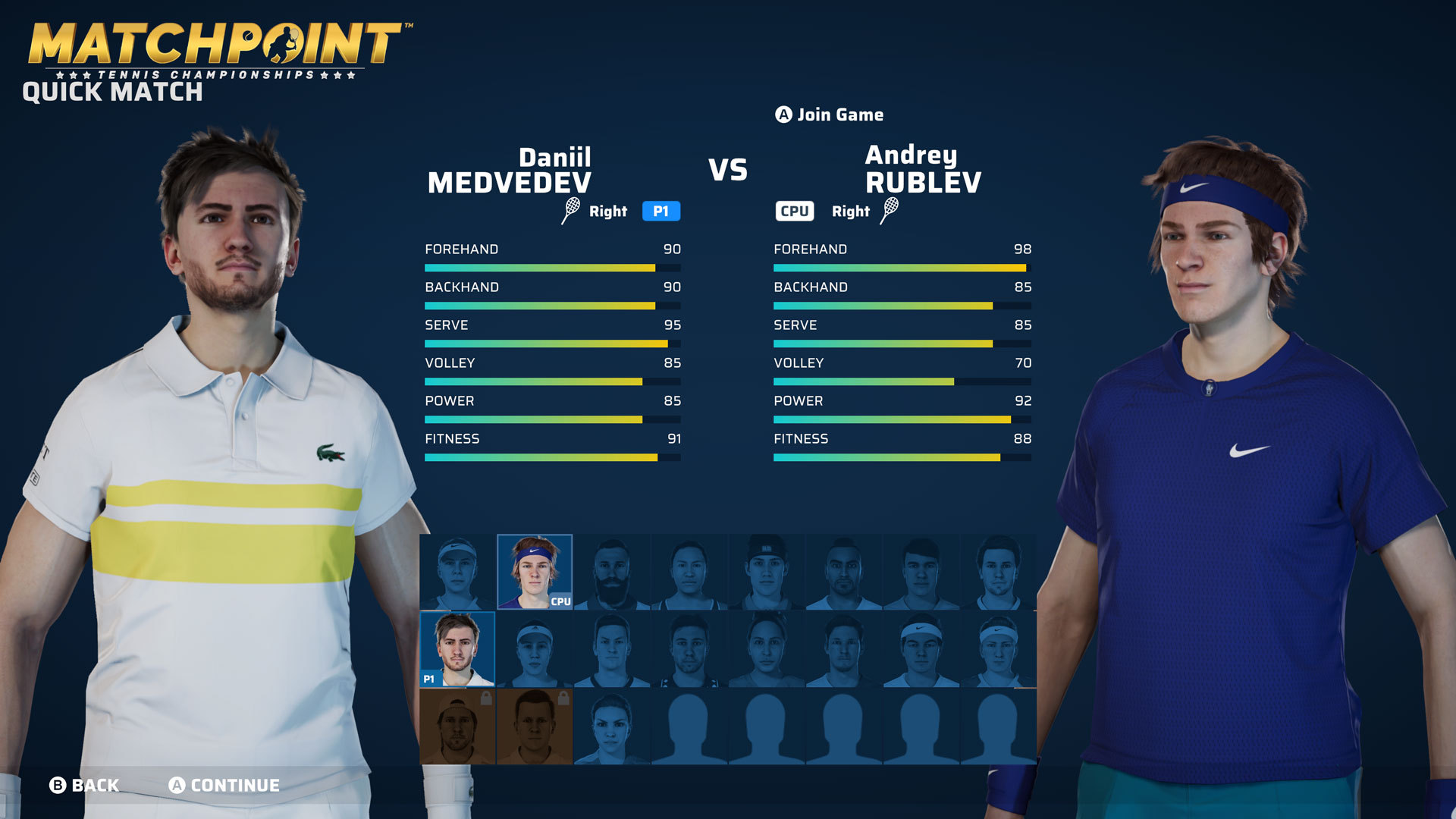Click the locked player wearing a cap
This screenshot has width=1456, height=819.
click(457, 726)
